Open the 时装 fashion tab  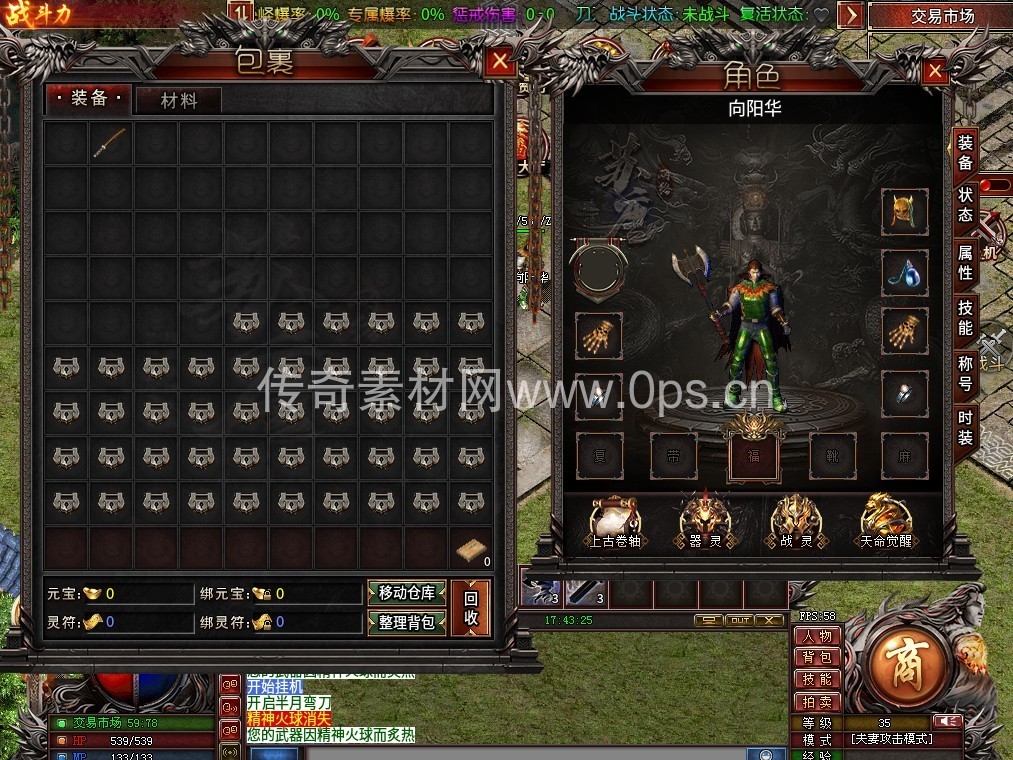pos(965,428)
